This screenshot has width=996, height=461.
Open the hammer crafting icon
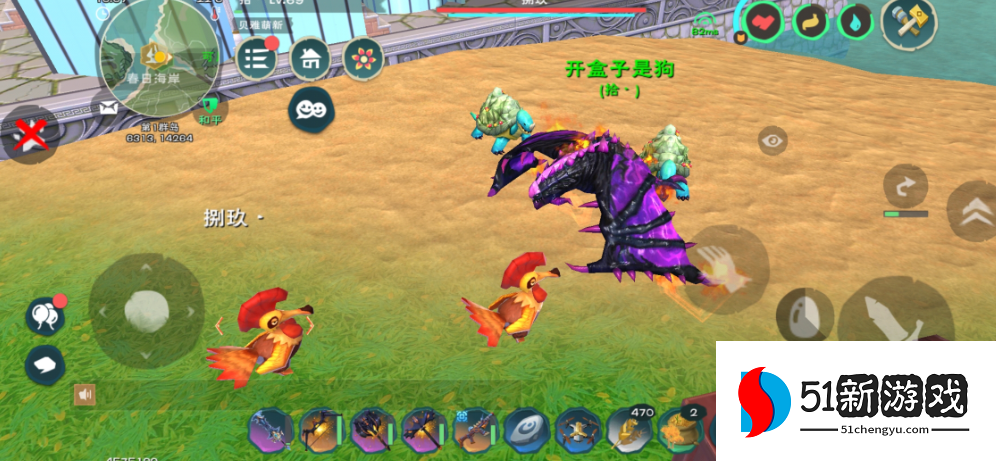pyautogui.click(x=908, y=21)
